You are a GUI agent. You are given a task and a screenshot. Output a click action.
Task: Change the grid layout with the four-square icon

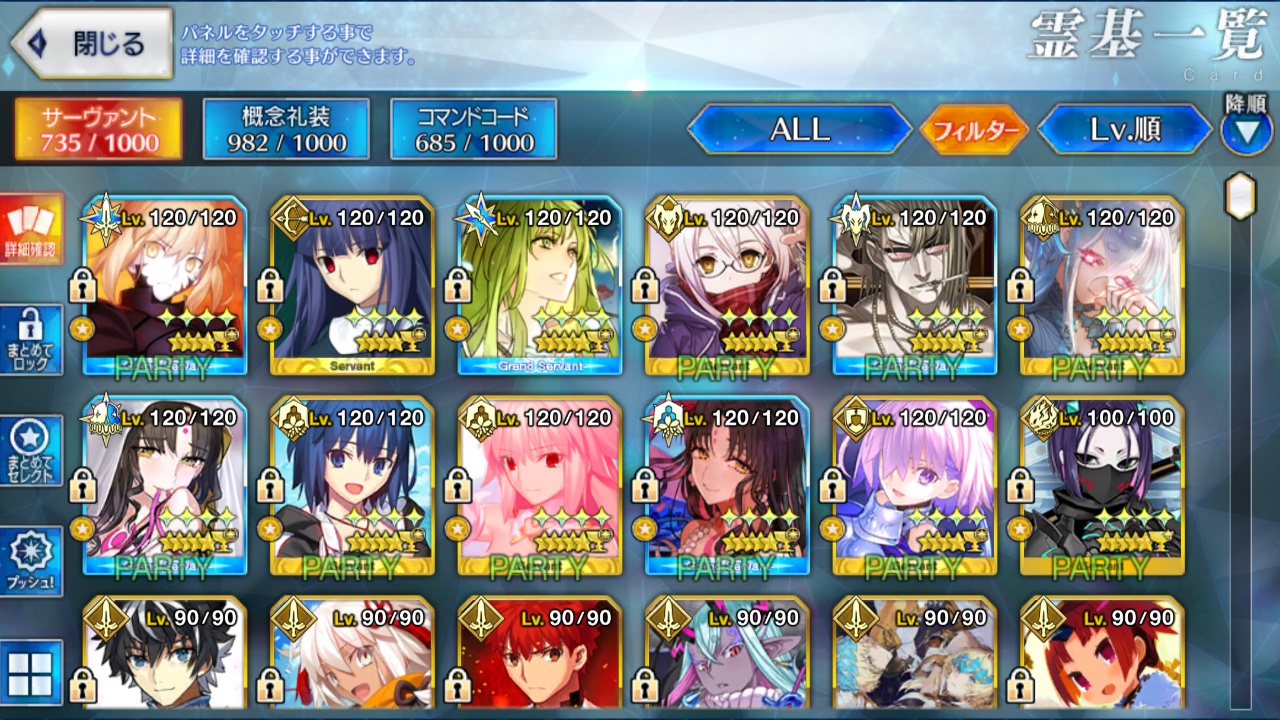coord(31,671)
